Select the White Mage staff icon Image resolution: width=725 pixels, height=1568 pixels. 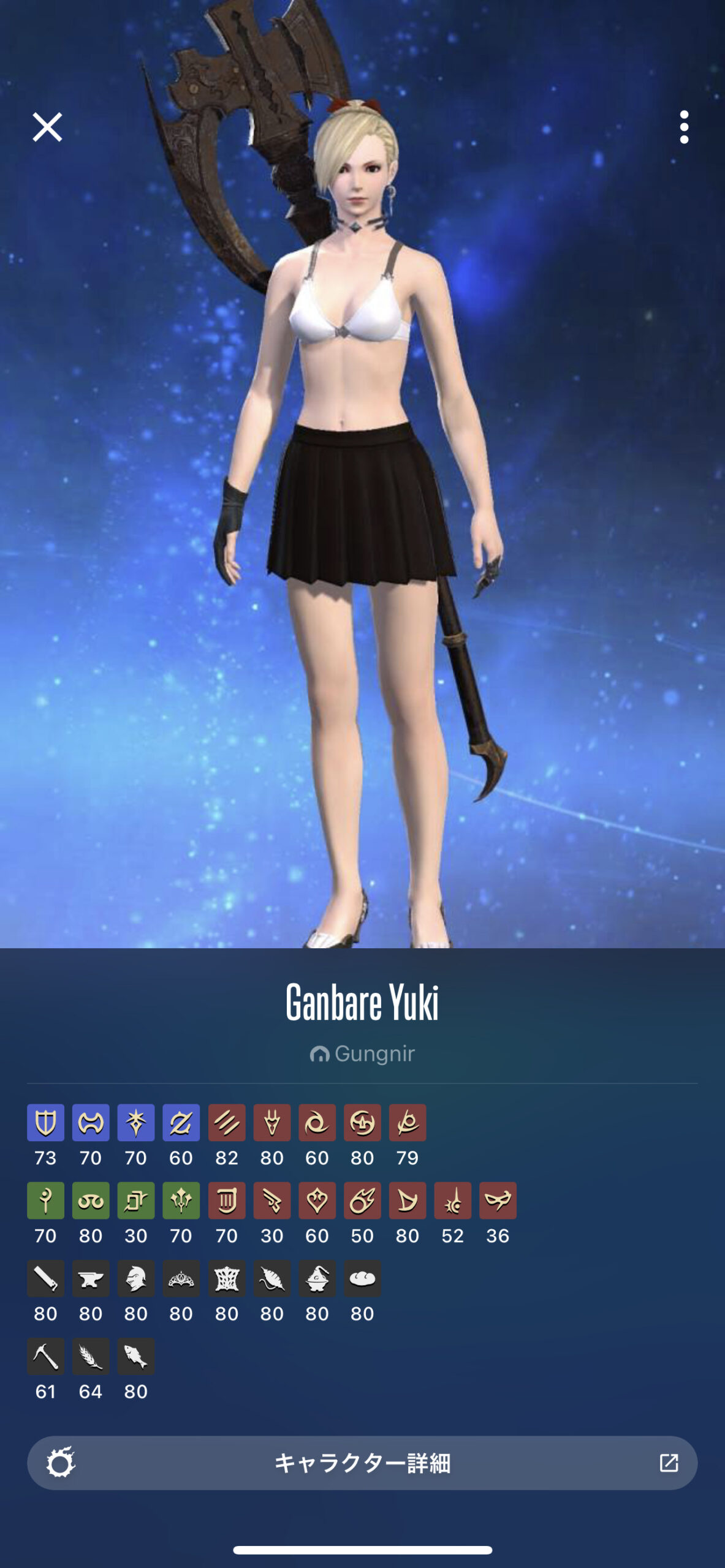click(x=45, y=1200)
